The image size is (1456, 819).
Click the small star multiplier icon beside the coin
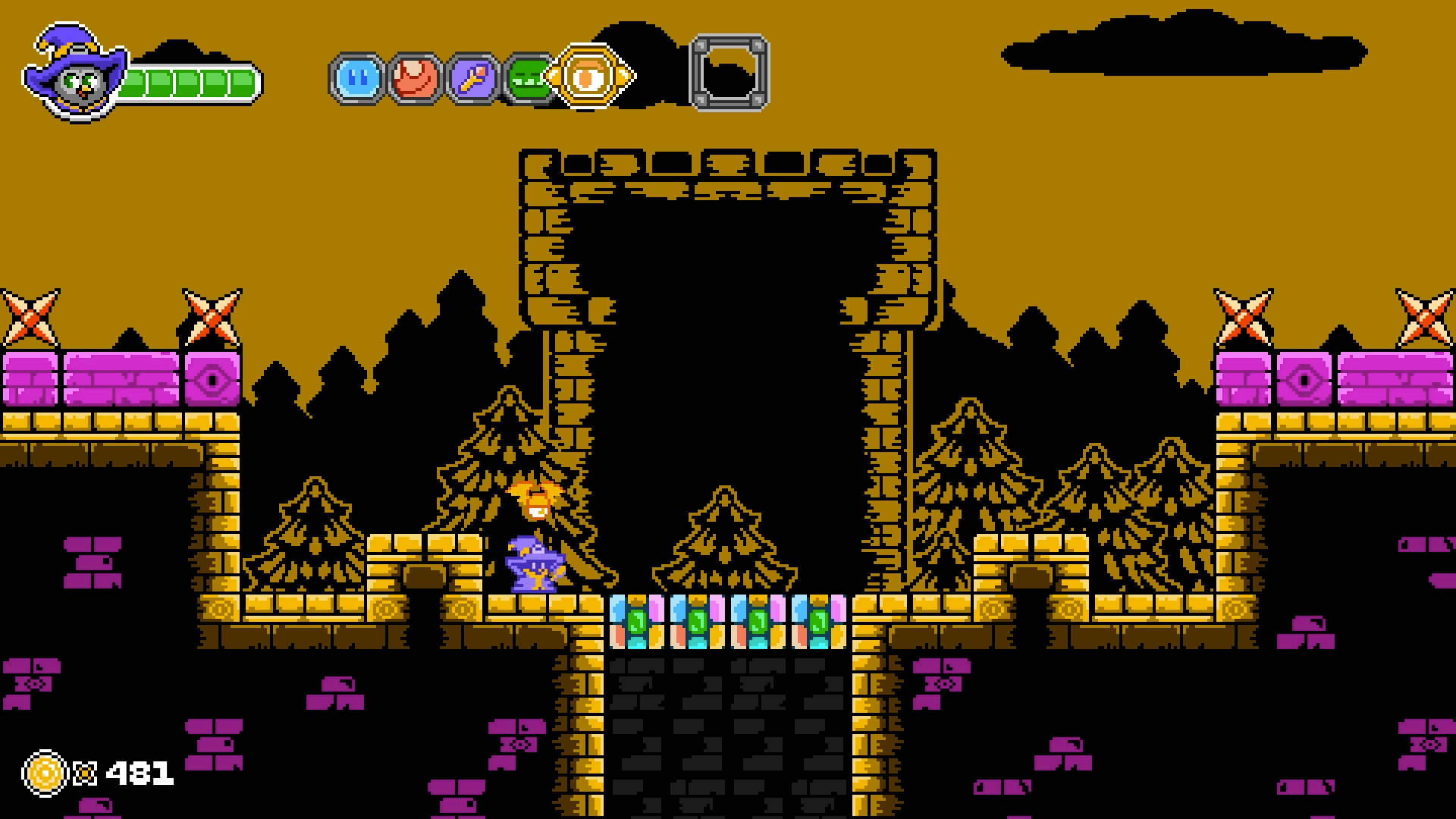point(86,774)
